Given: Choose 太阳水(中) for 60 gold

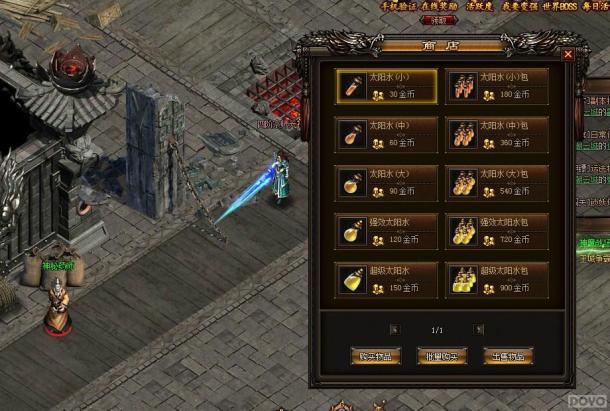Looking at the screenshot, I should point(386,135).
